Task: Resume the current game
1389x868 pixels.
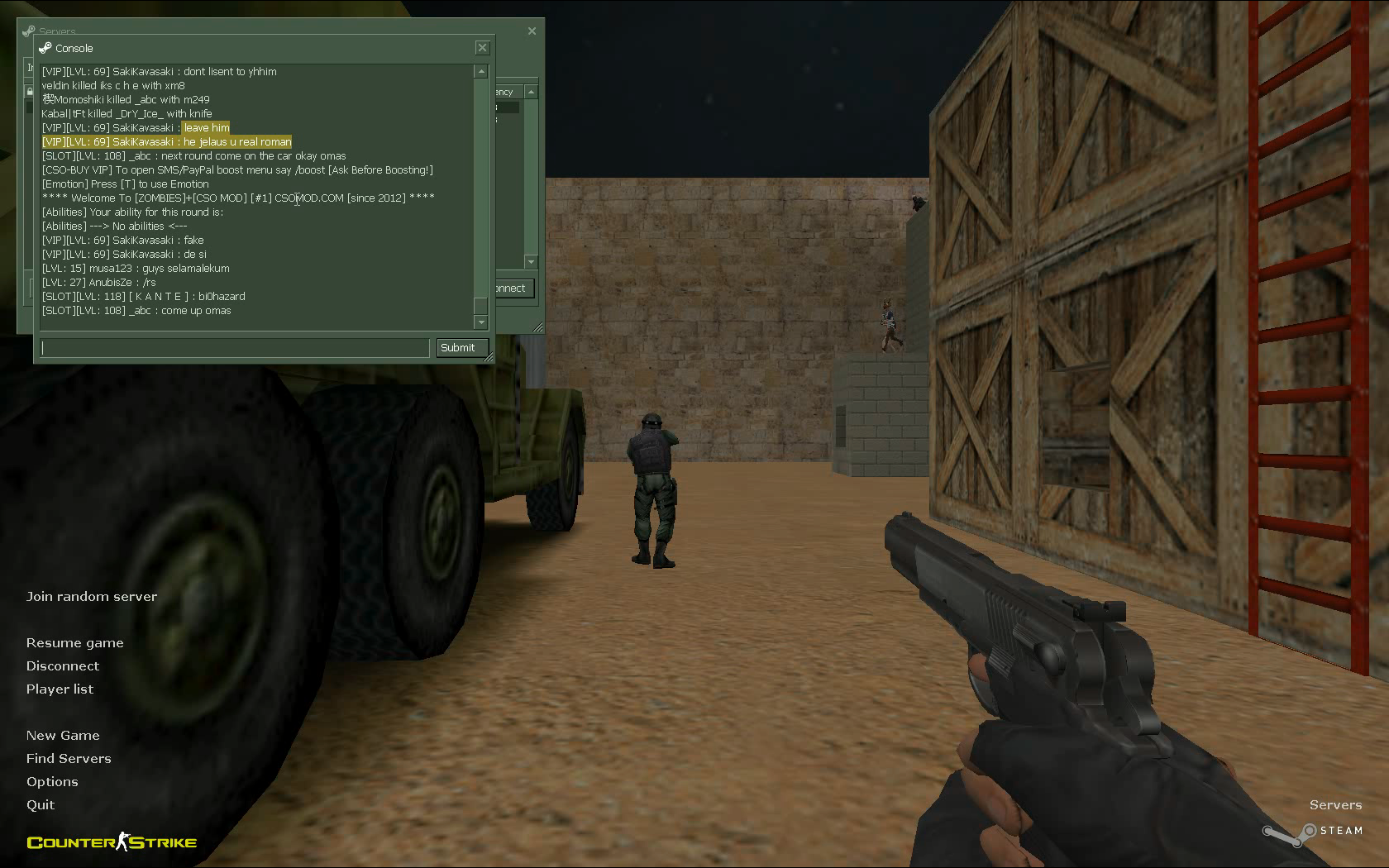Action: 74,643
